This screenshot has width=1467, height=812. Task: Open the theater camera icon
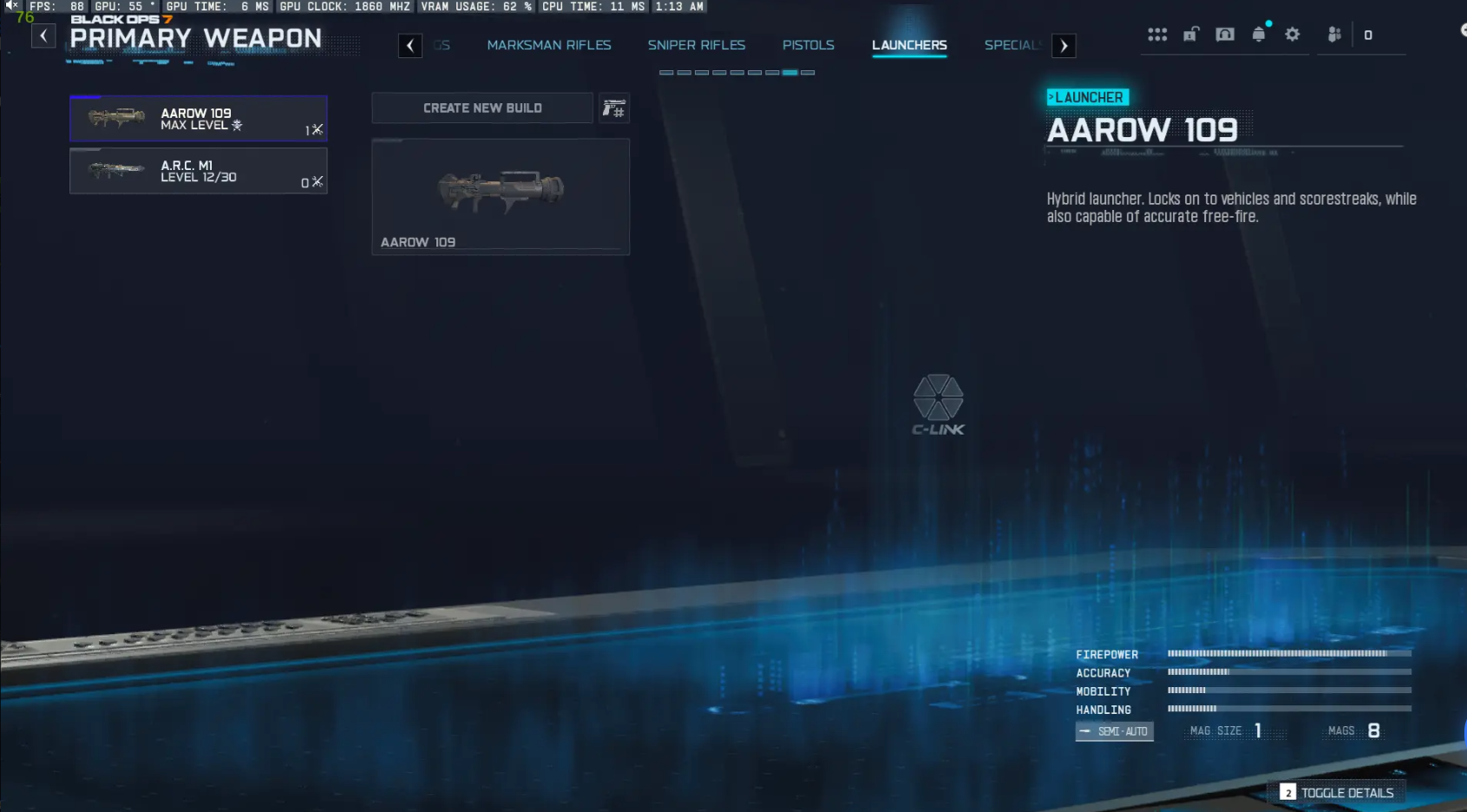[x=1225, y=34]
